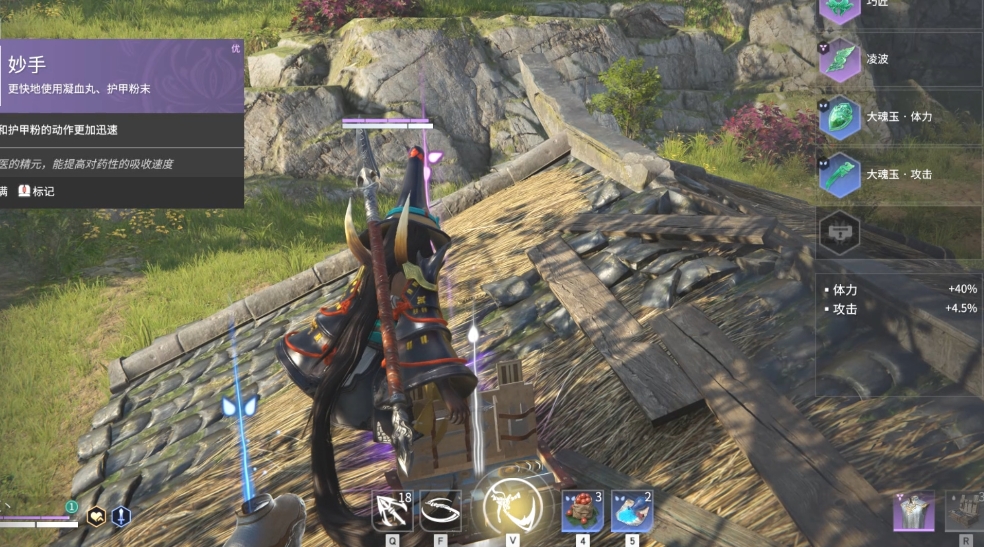This screenshot has width=984, height=547.
Task: Activate the bow weapon slot with 18 arrows
Action: [x=392, y=511]
